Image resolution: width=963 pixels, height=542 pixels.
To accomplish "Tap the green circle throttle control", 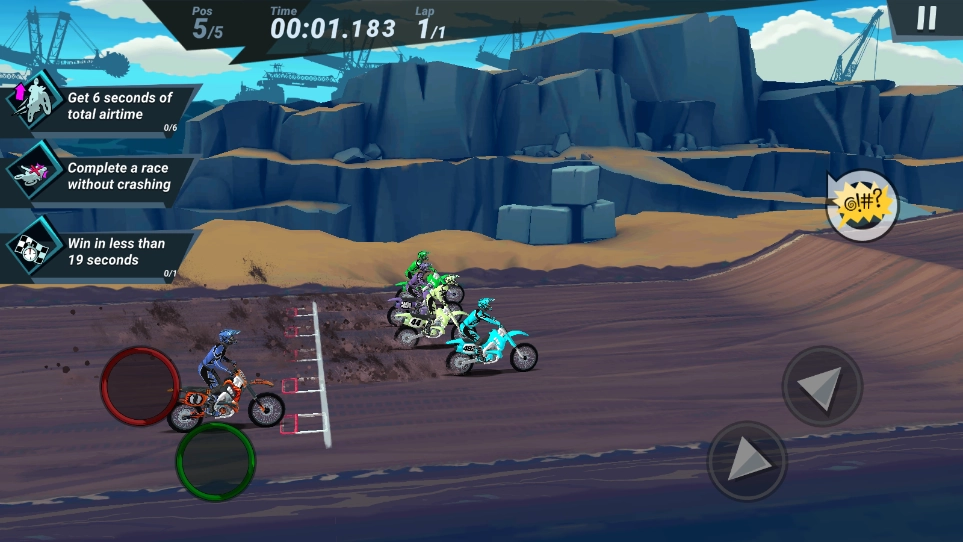I will [215, 461].
